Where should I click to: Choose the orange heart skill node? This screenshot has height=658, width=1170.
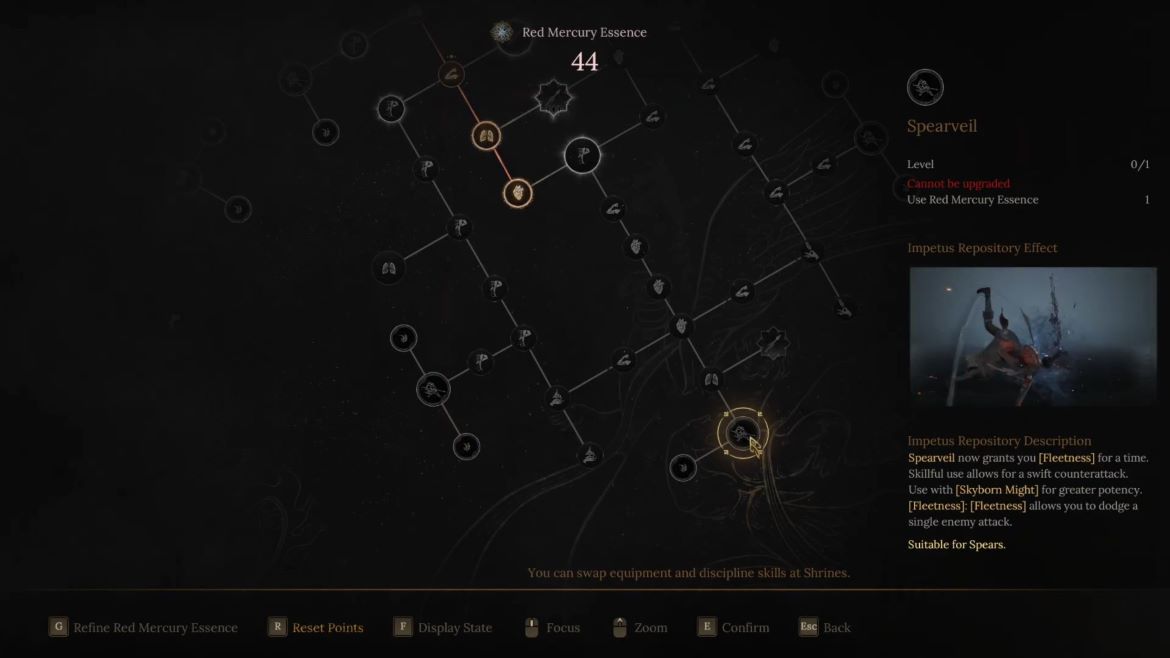pos(517,192)
